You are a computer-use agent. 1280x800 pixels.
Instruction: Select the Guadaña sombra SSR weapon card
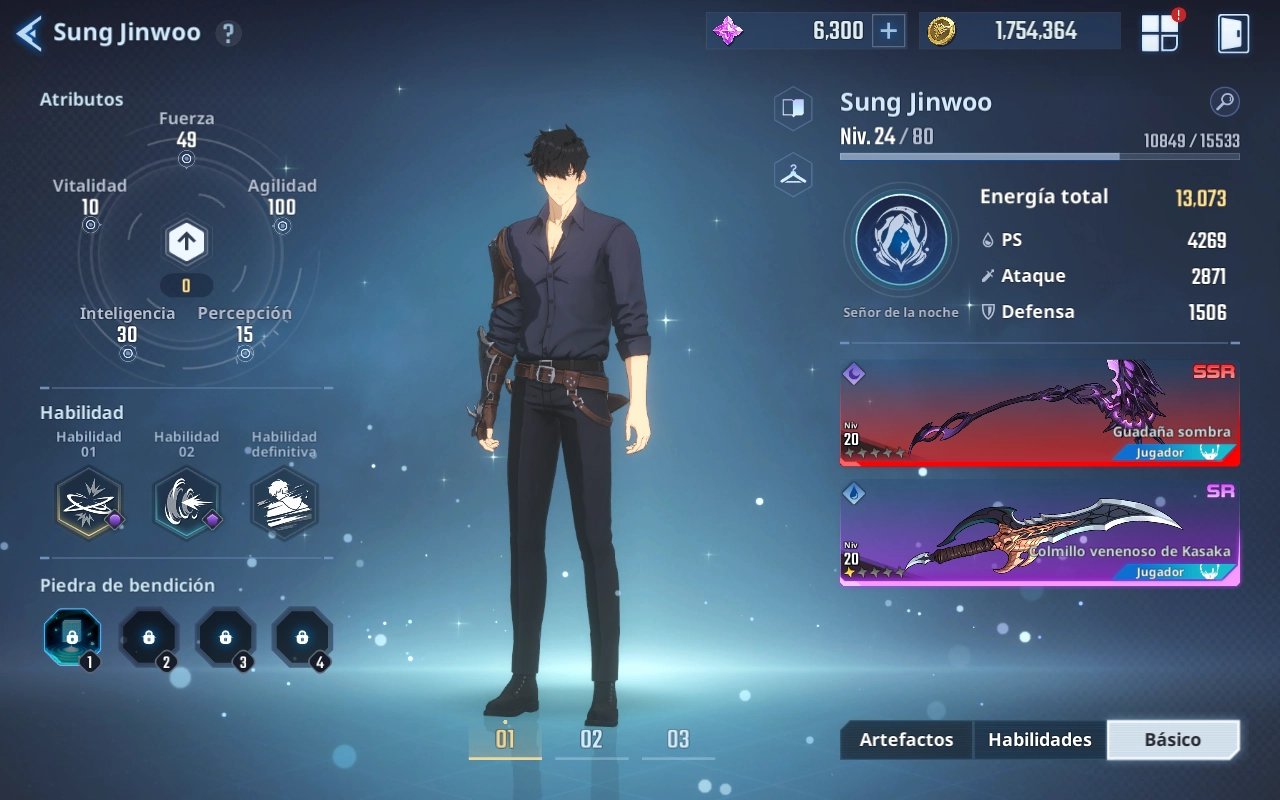[1039, 412]
